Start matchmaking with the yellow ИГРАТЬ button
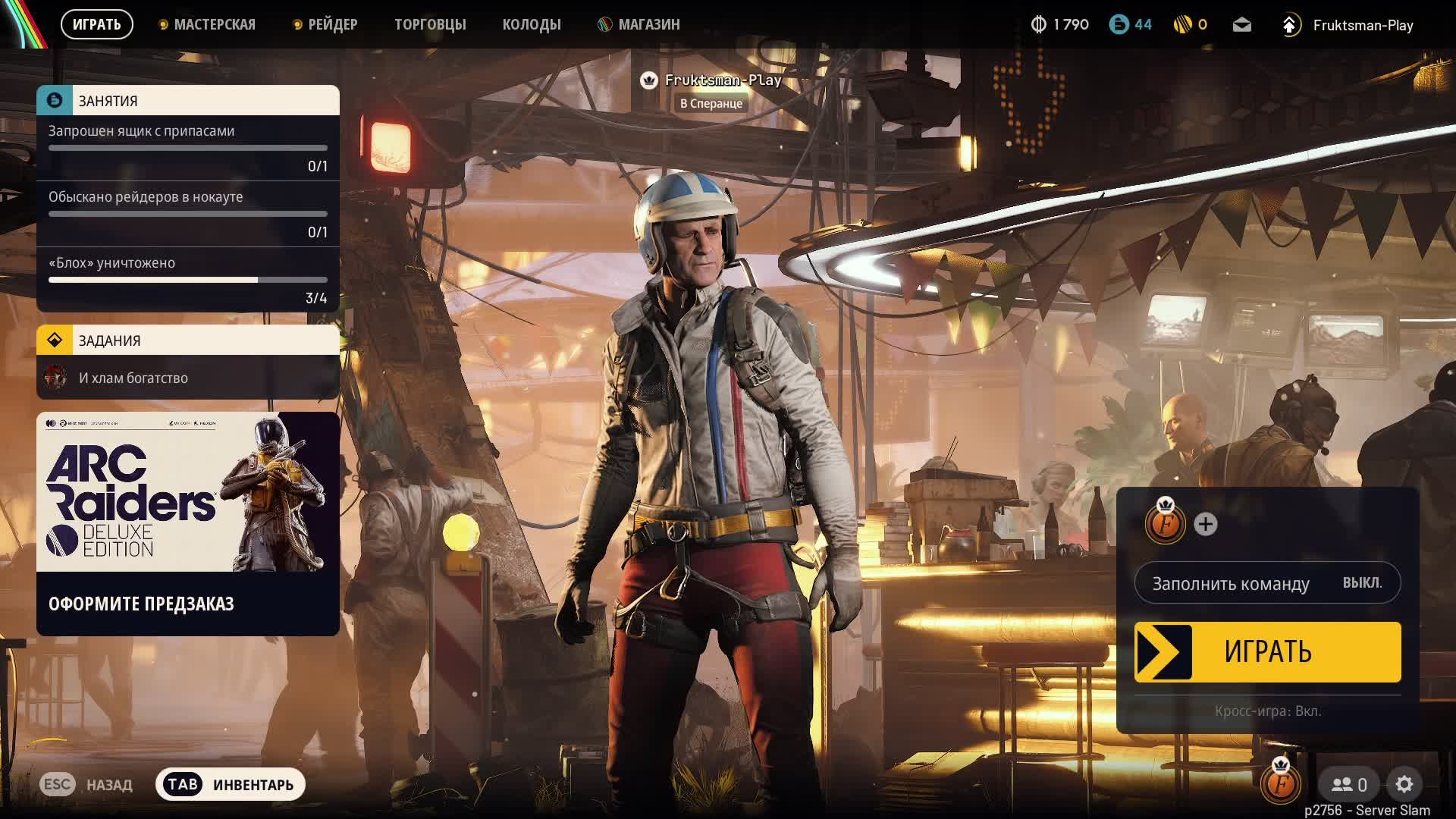 point(1267,652)
